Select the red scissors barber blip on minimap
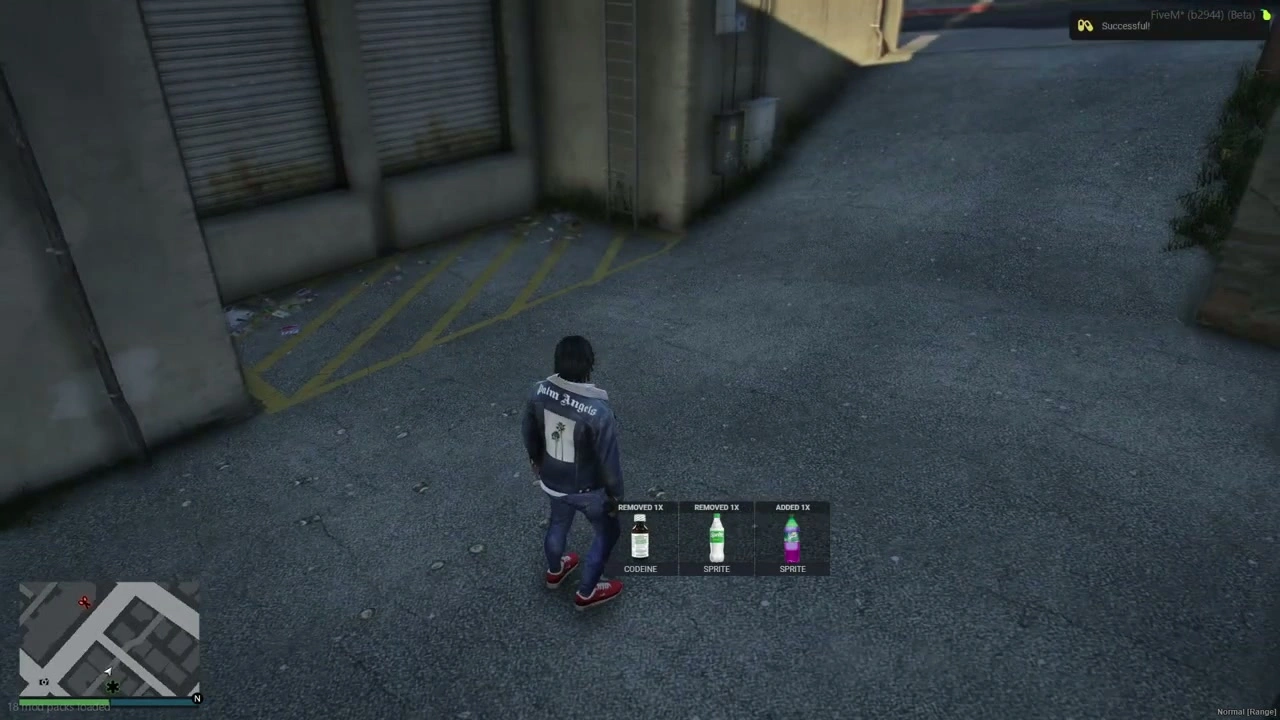The width and height of the screenshot is (1280, 720). coord(84,602)
